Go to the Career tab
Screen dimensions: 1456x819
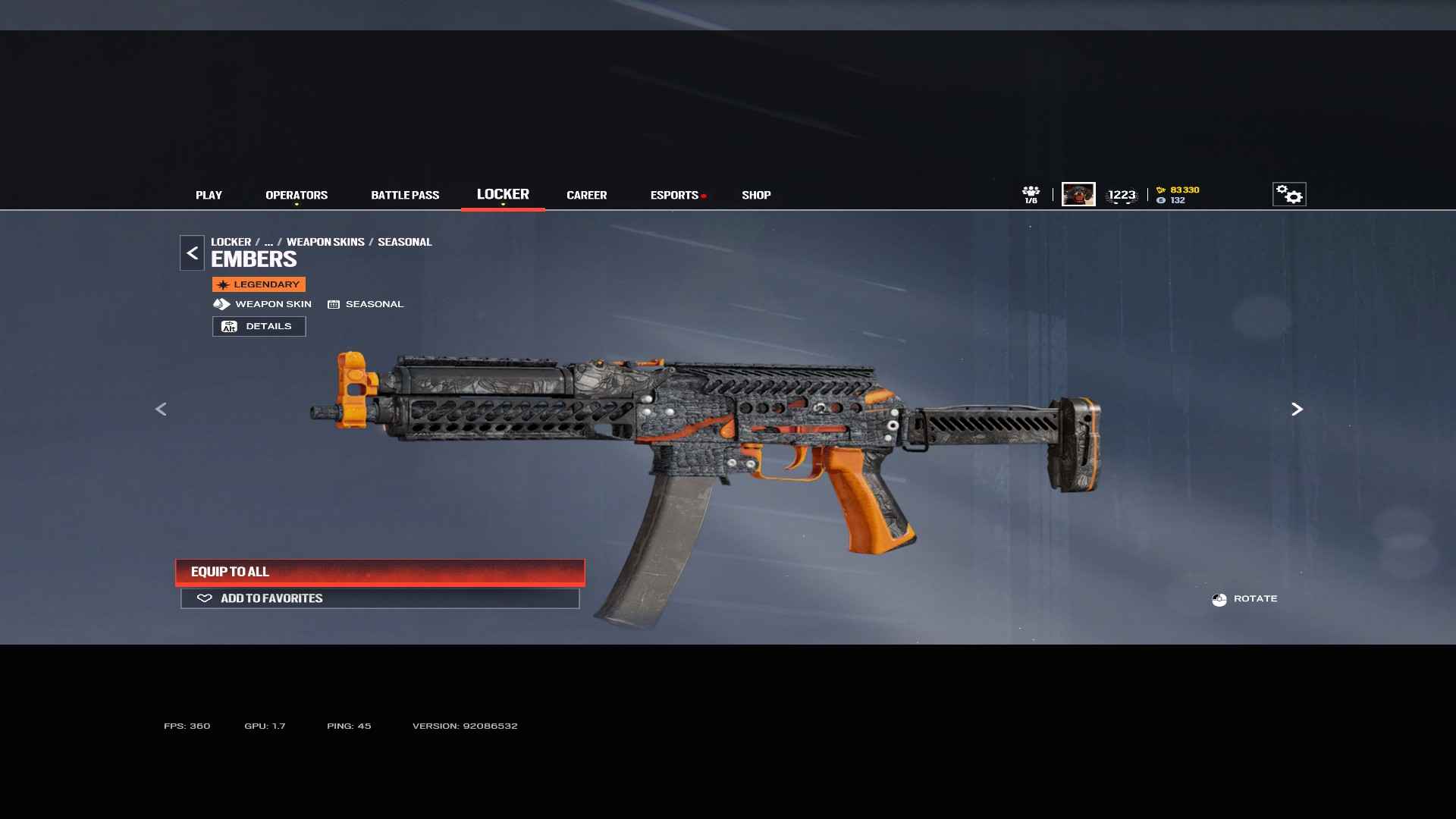click(586, 195)
